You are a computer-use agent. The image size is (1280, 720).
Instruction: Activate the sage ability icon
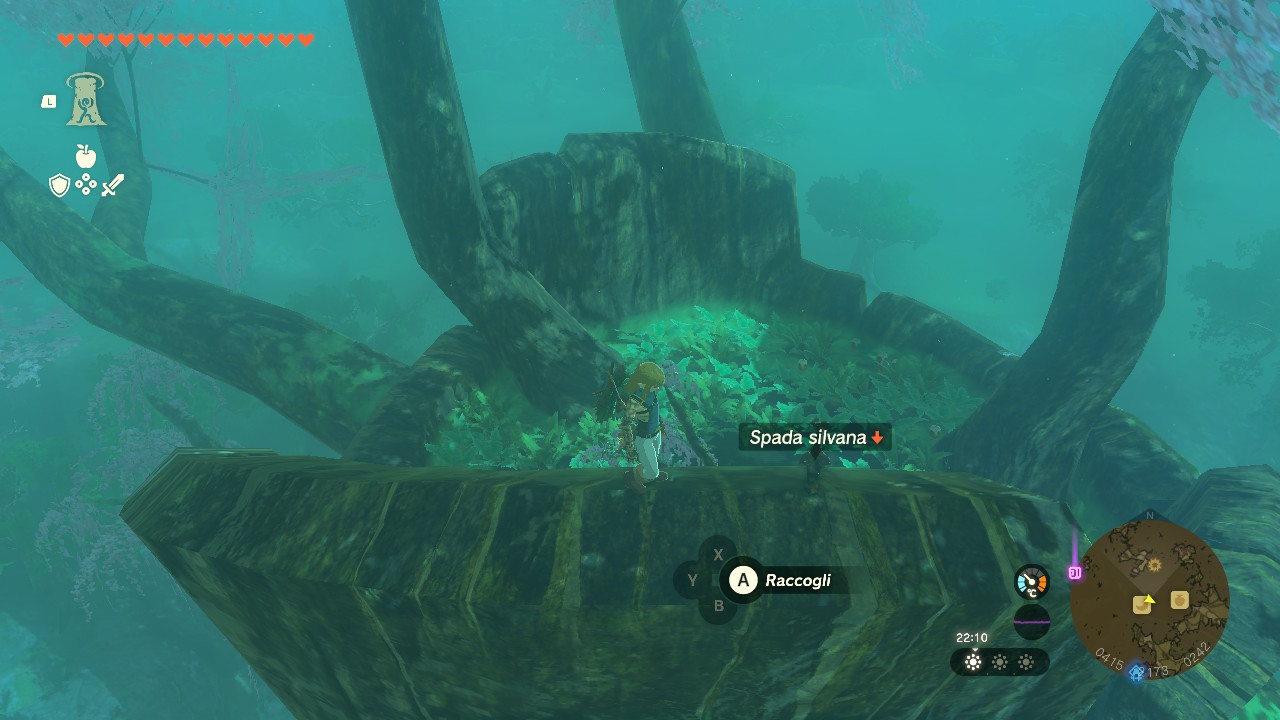[86, 100]
